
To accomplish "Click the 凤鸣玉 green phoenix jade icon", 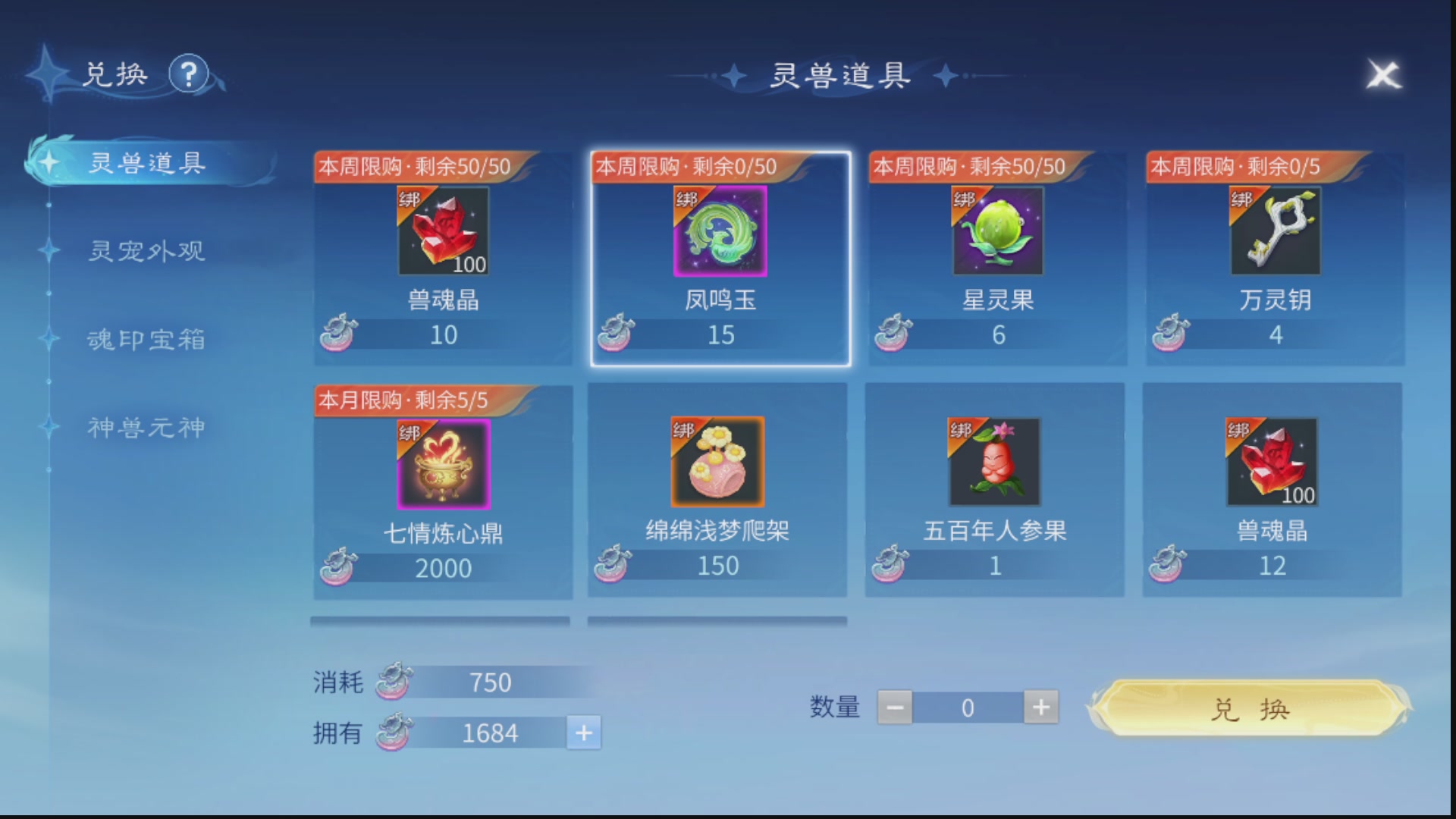I will [x=719, y=233].
